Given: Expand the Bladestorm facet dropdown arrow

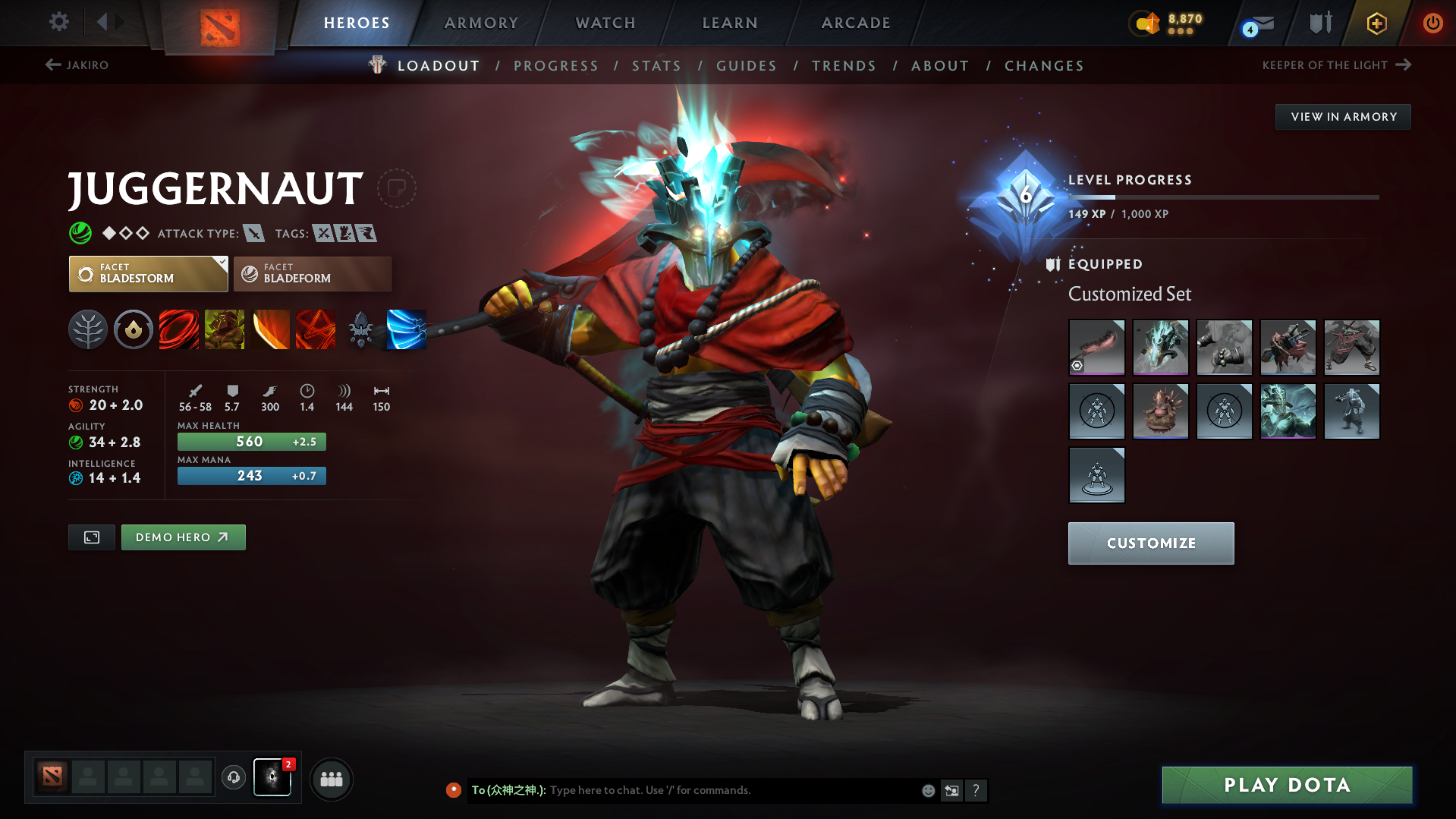Looking at the screenshot, I should [x=221, y=264].
